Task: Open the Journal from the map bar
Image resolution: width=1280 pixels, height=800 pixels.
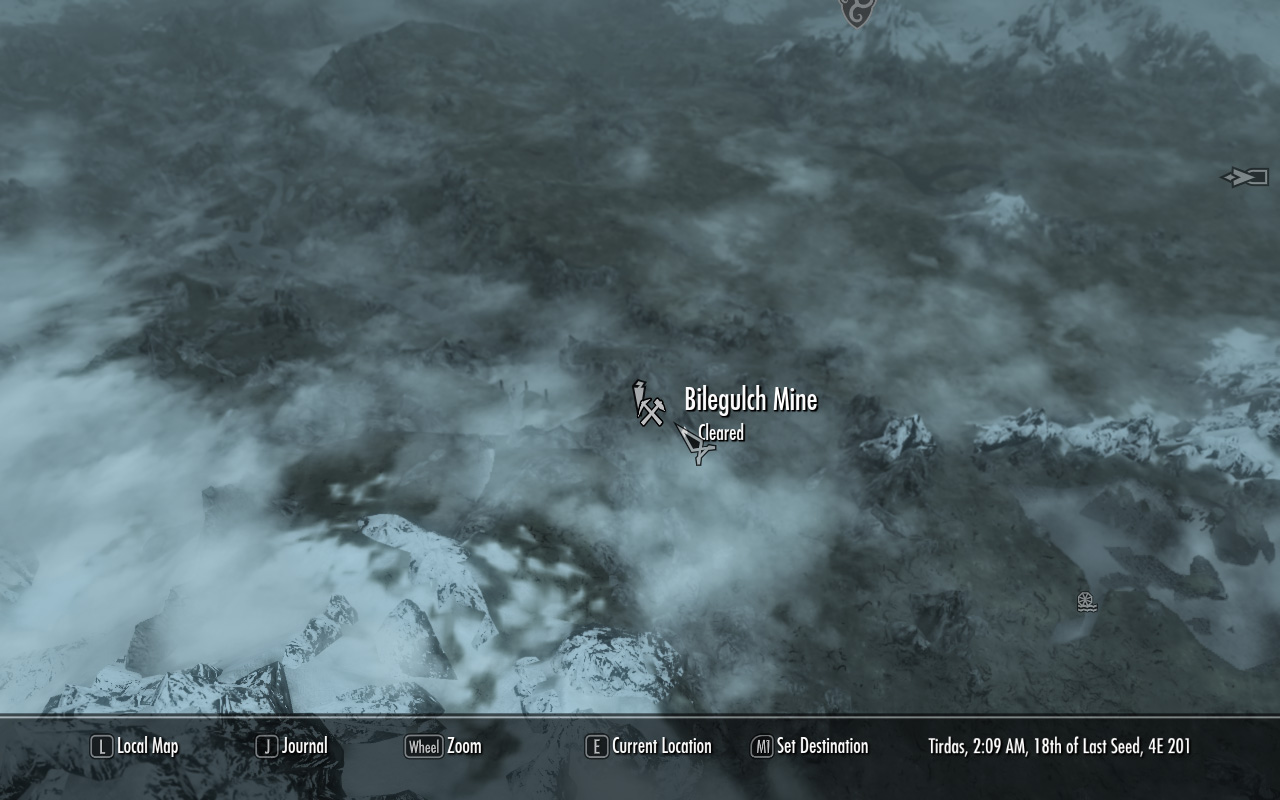Action: coord(292,746)
